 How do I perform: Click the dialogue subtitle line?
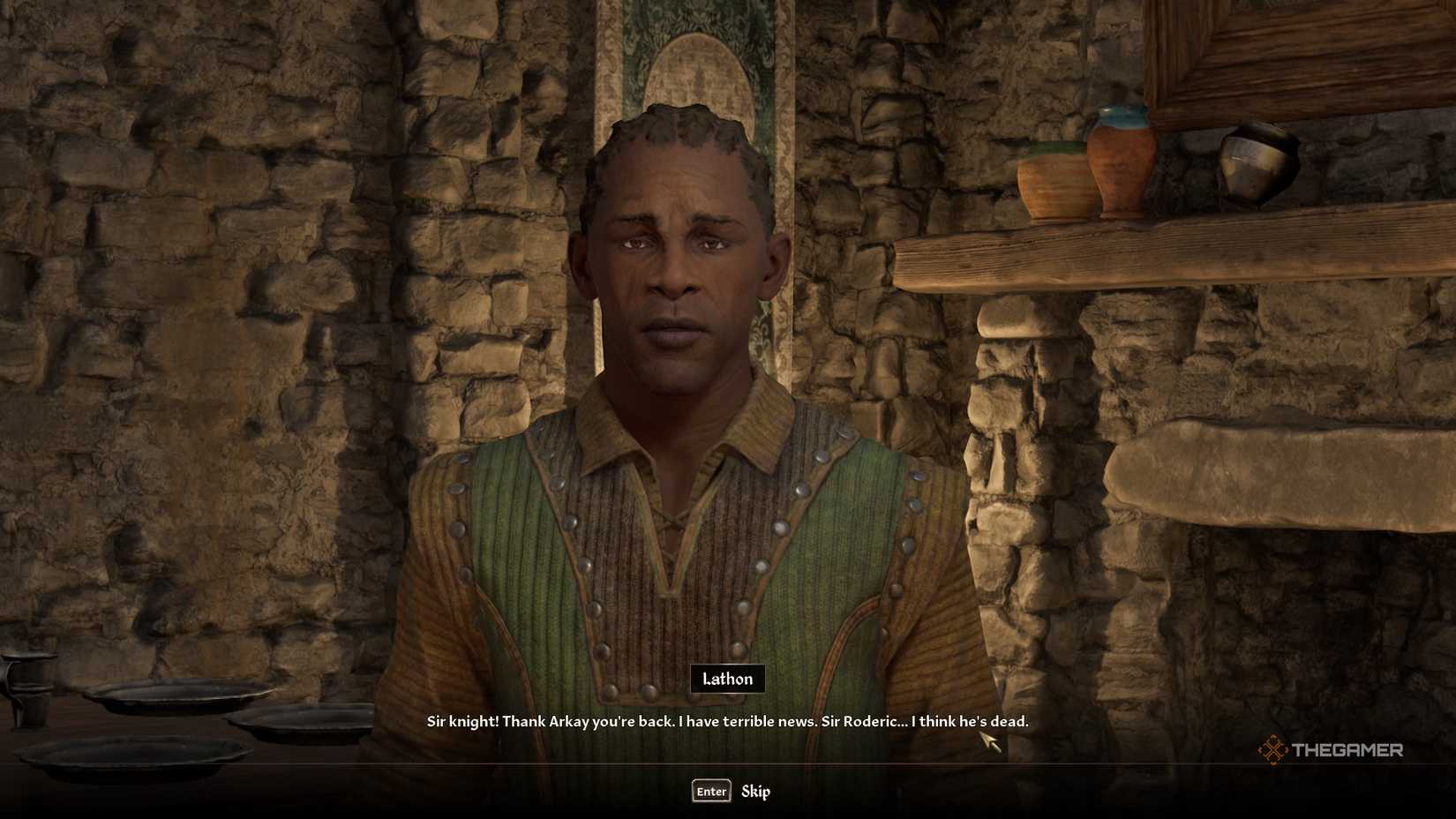[728, 721]
